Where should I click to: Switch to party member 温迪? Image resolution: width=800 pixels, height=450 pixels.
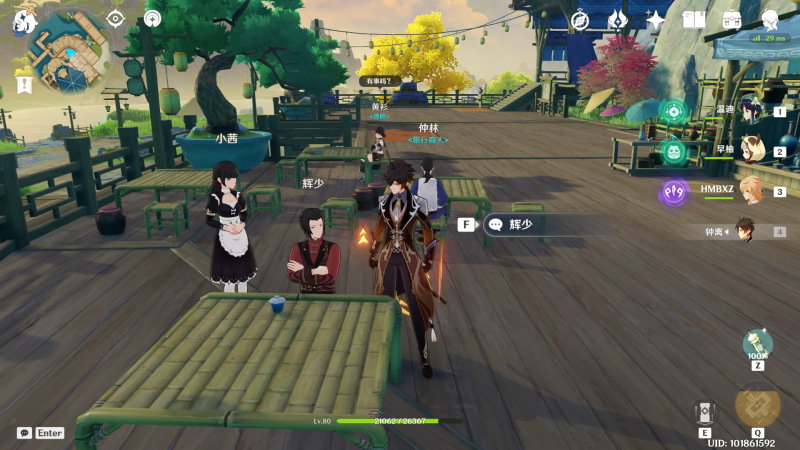coord(748,112)
